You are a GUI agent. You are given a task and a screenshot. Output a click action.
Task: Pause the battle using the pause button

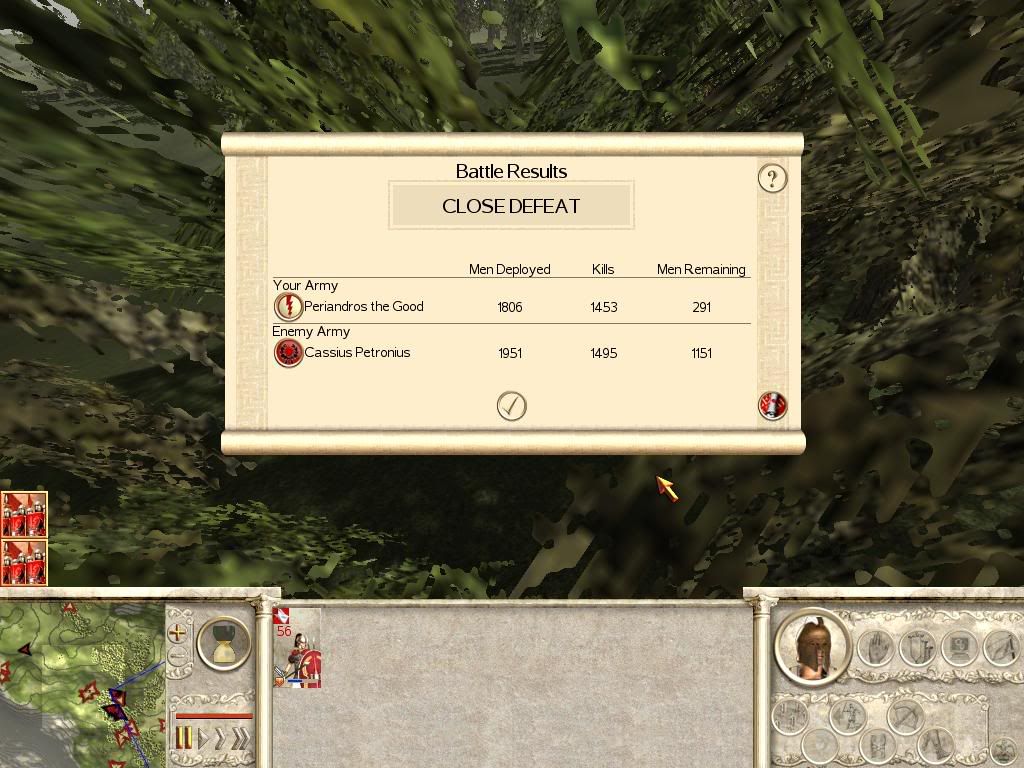coord(184,740)
